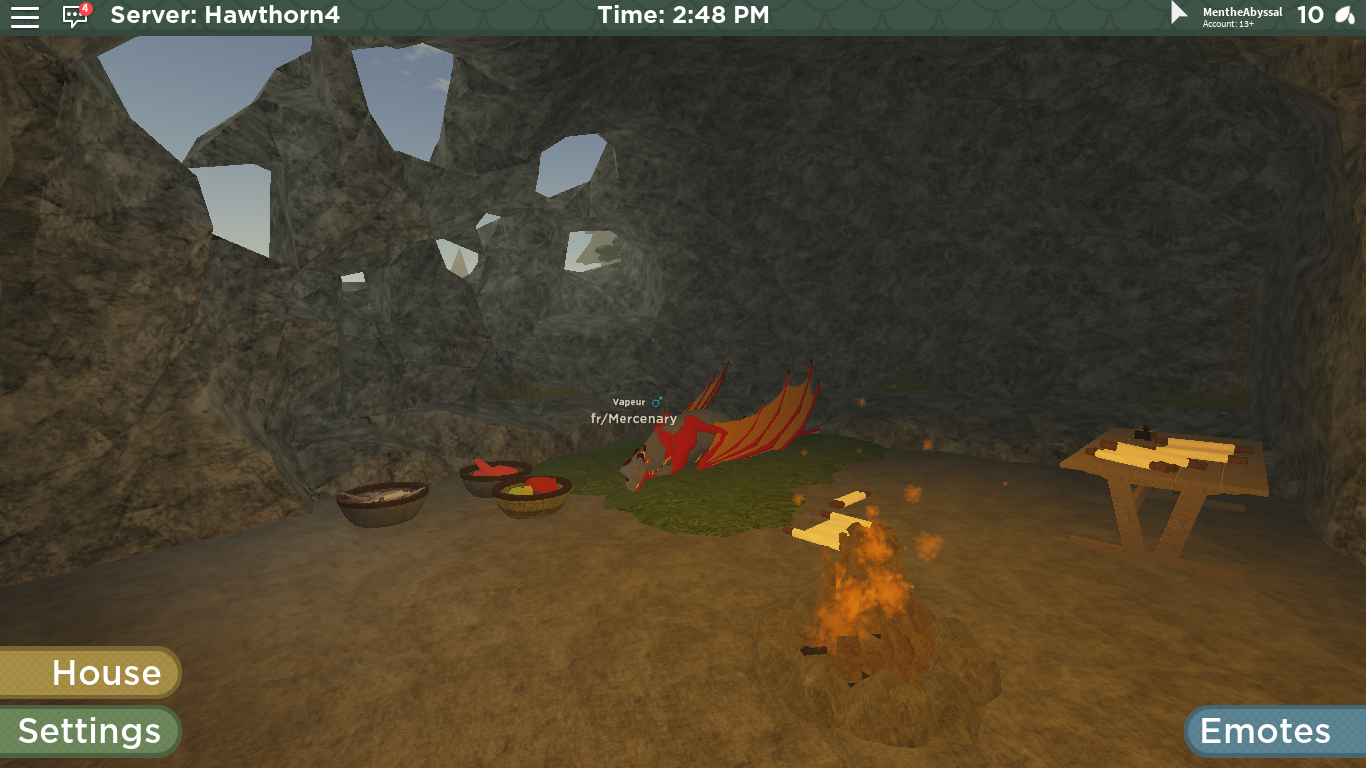Screen dimensions: 1366x768
Task: Open the hamburger menu
Action: 25,16
